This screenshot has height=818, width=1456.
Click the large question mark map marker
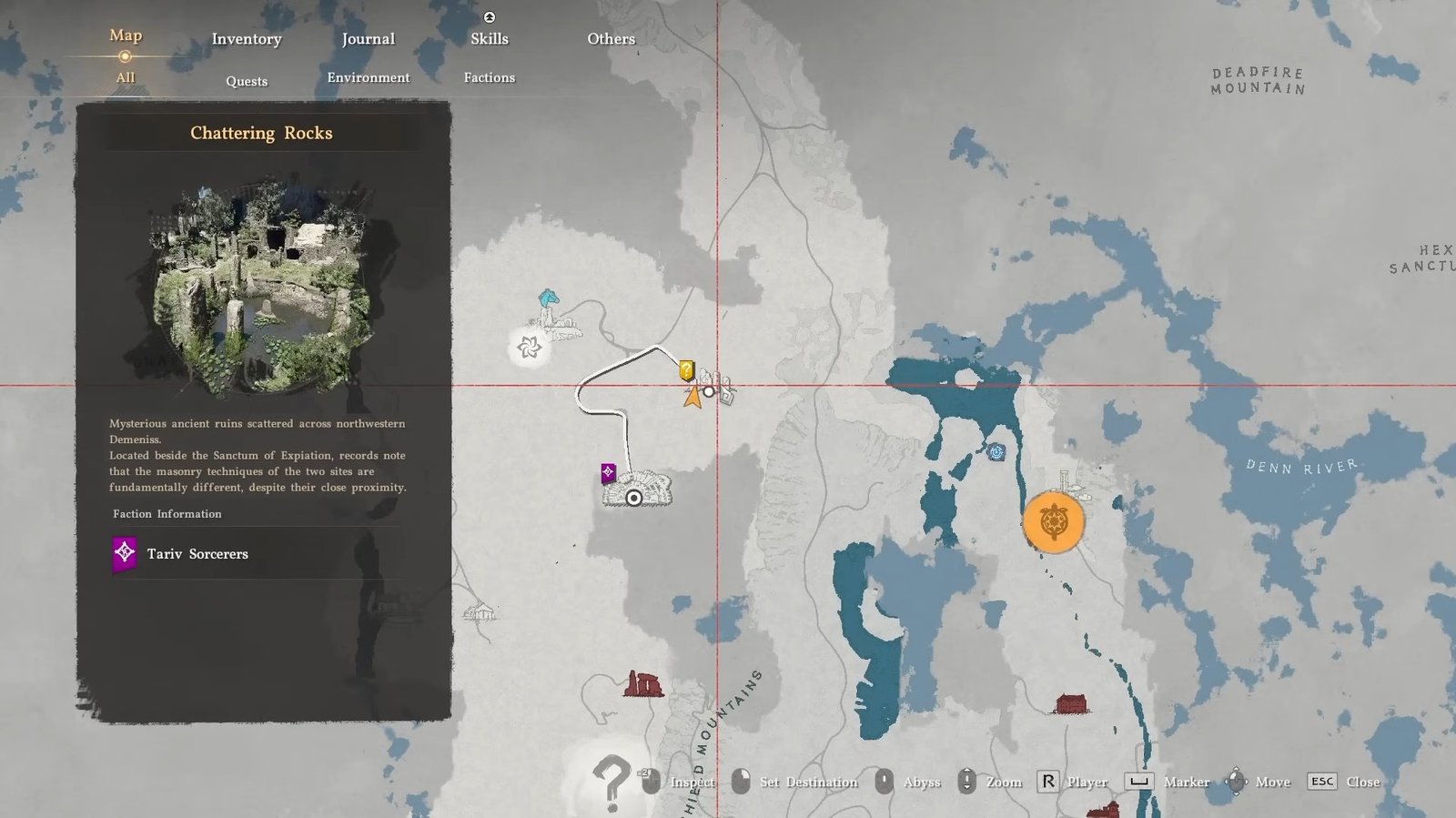pos(611,781)
